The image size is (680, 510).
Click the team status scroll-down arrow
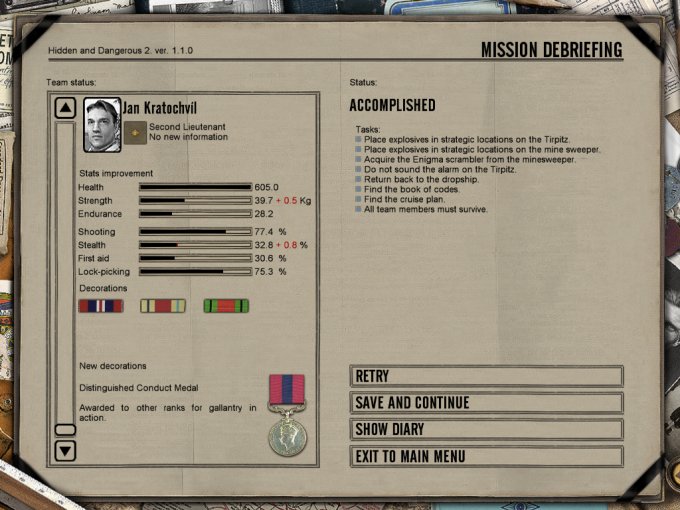click(65, 451)
